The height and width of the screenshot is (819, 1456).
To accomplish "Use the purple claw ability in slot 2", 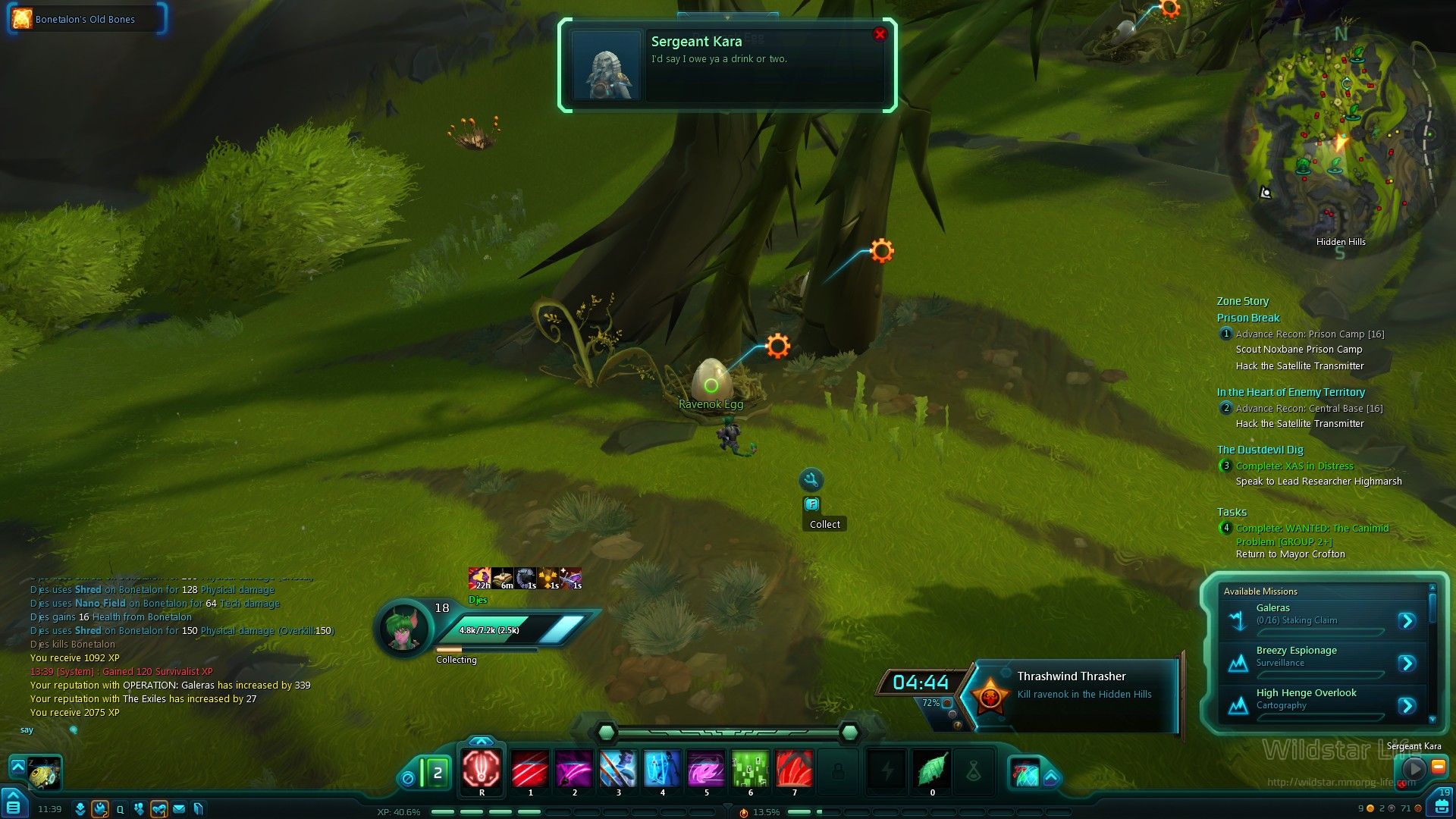I will coord(574,769).
